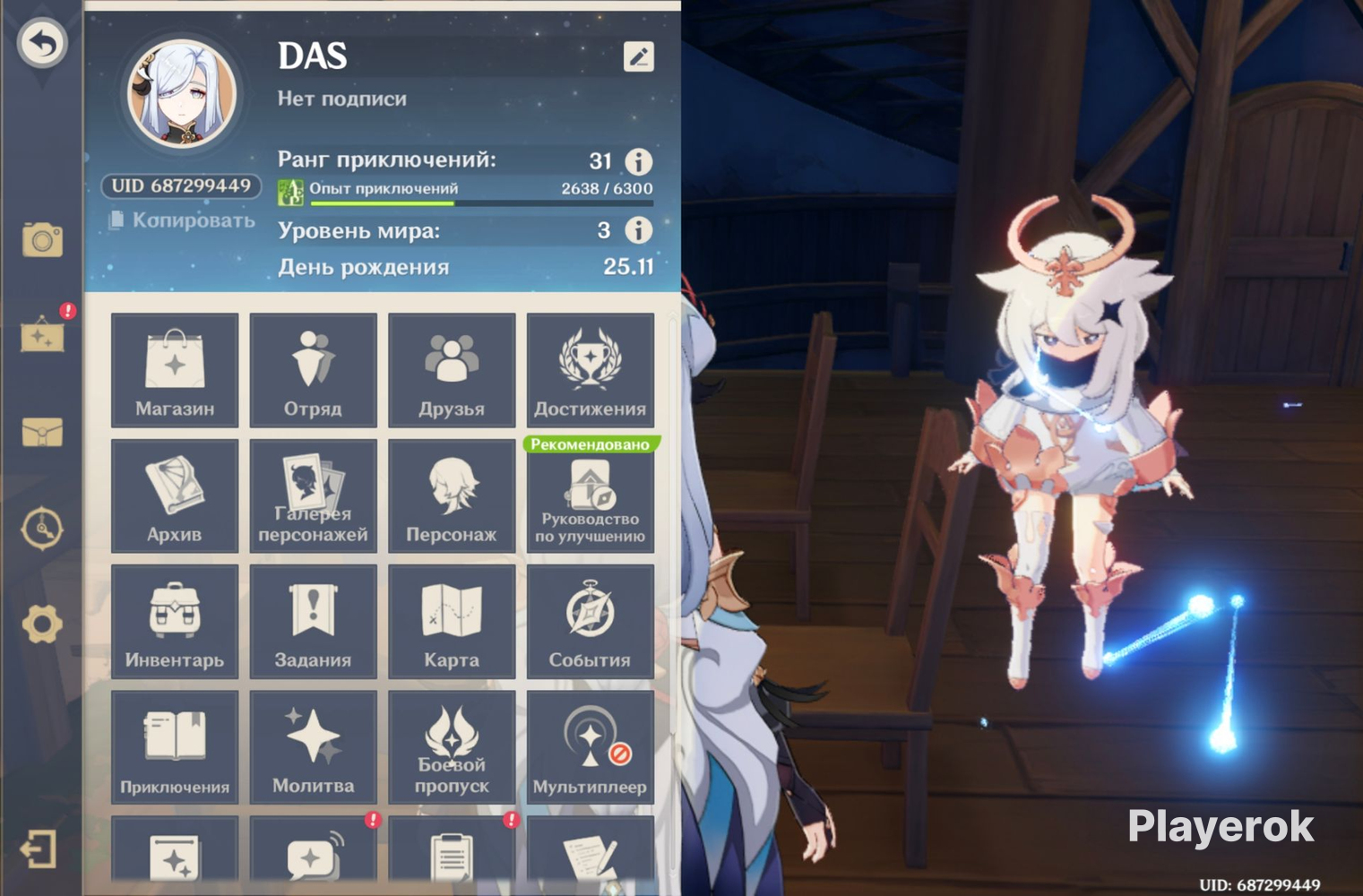
Task: Edit the DAS profile with pencil icon
Action: [638, 57]
